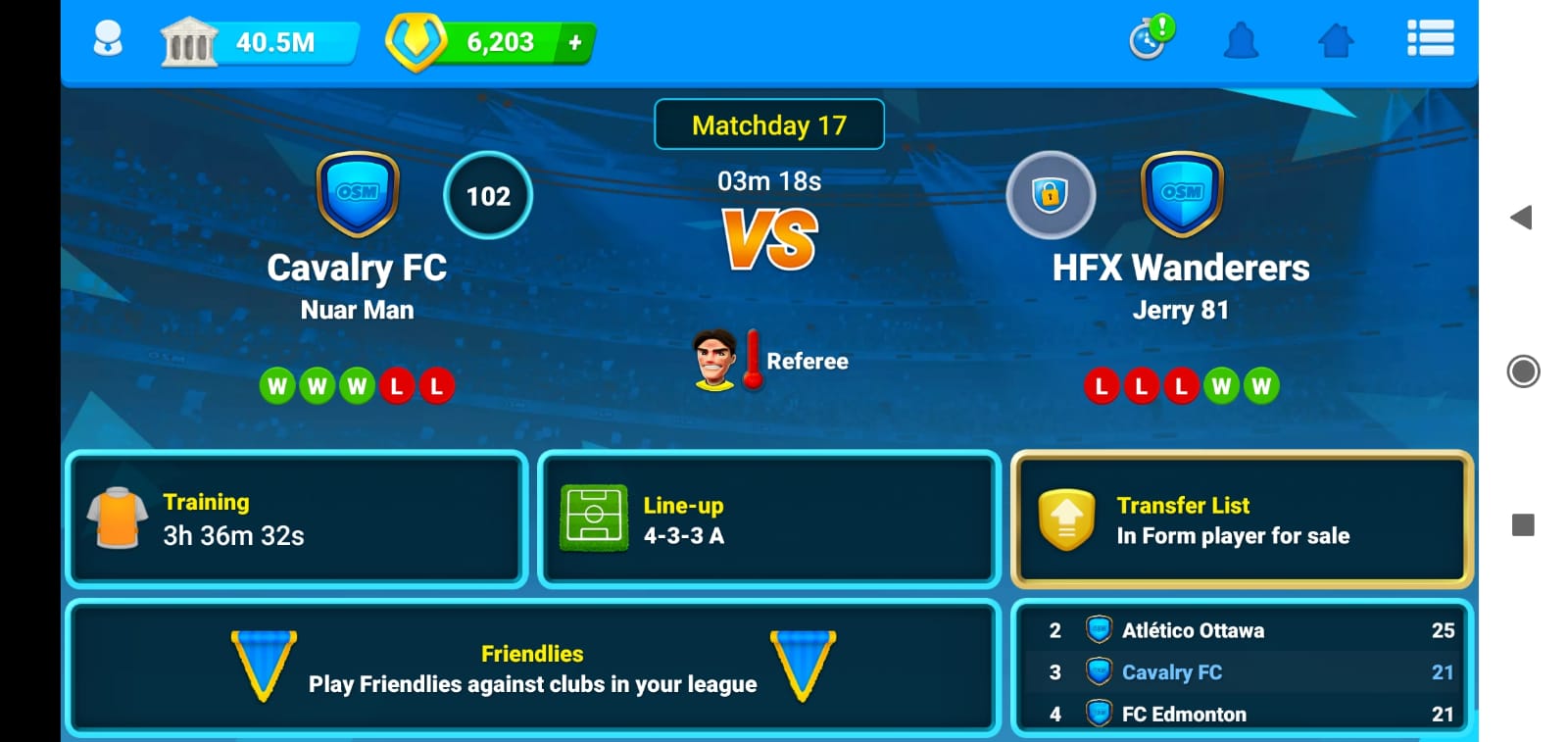Screen dimensions: 1568x742
Task: Open the hamburger list menu
Action: point(1430,39)
